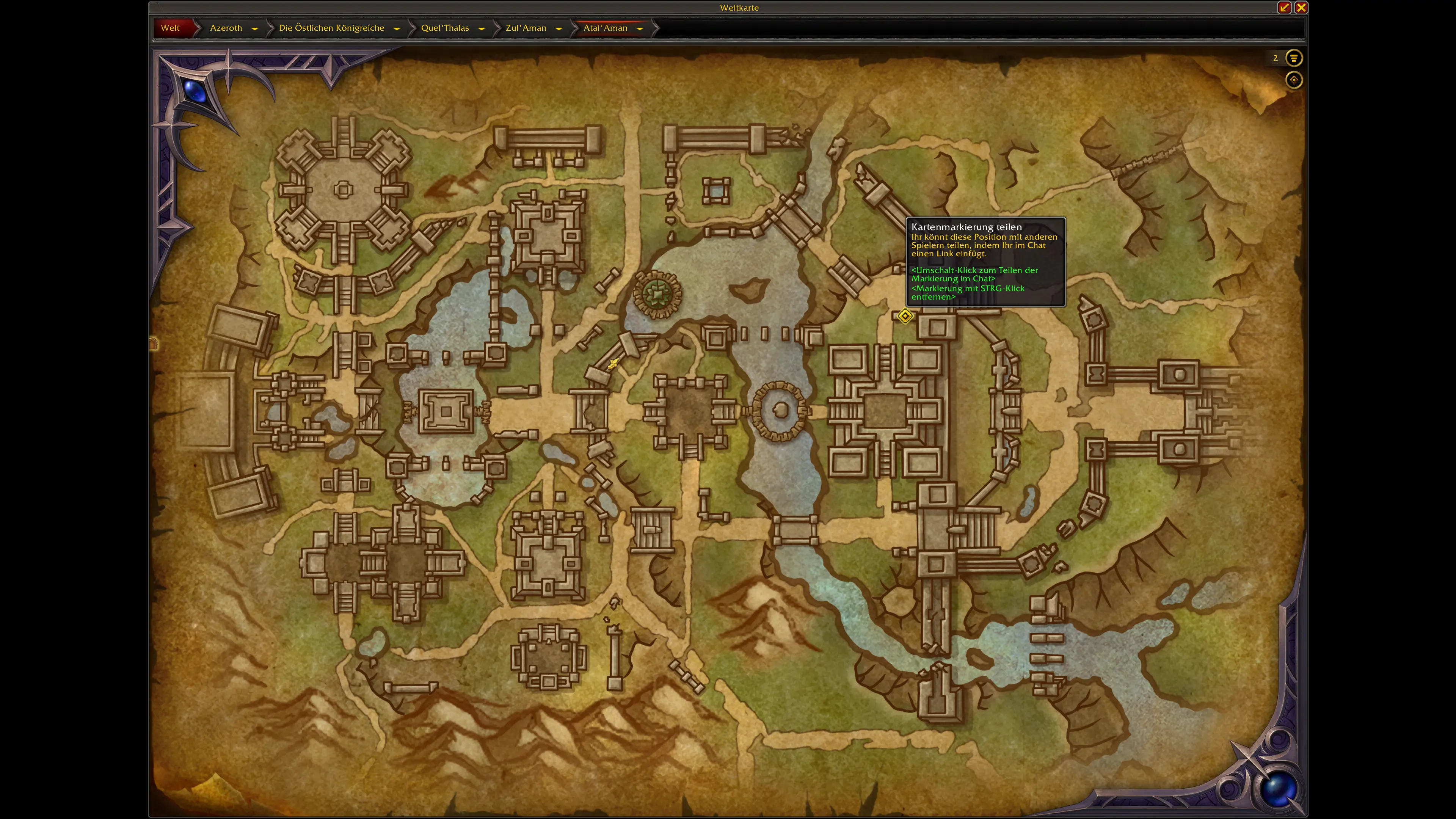Expand the Östlichen Königreiche dropdown arrow
This screenshot has height=819, width=1456.
tap(397, 28)
